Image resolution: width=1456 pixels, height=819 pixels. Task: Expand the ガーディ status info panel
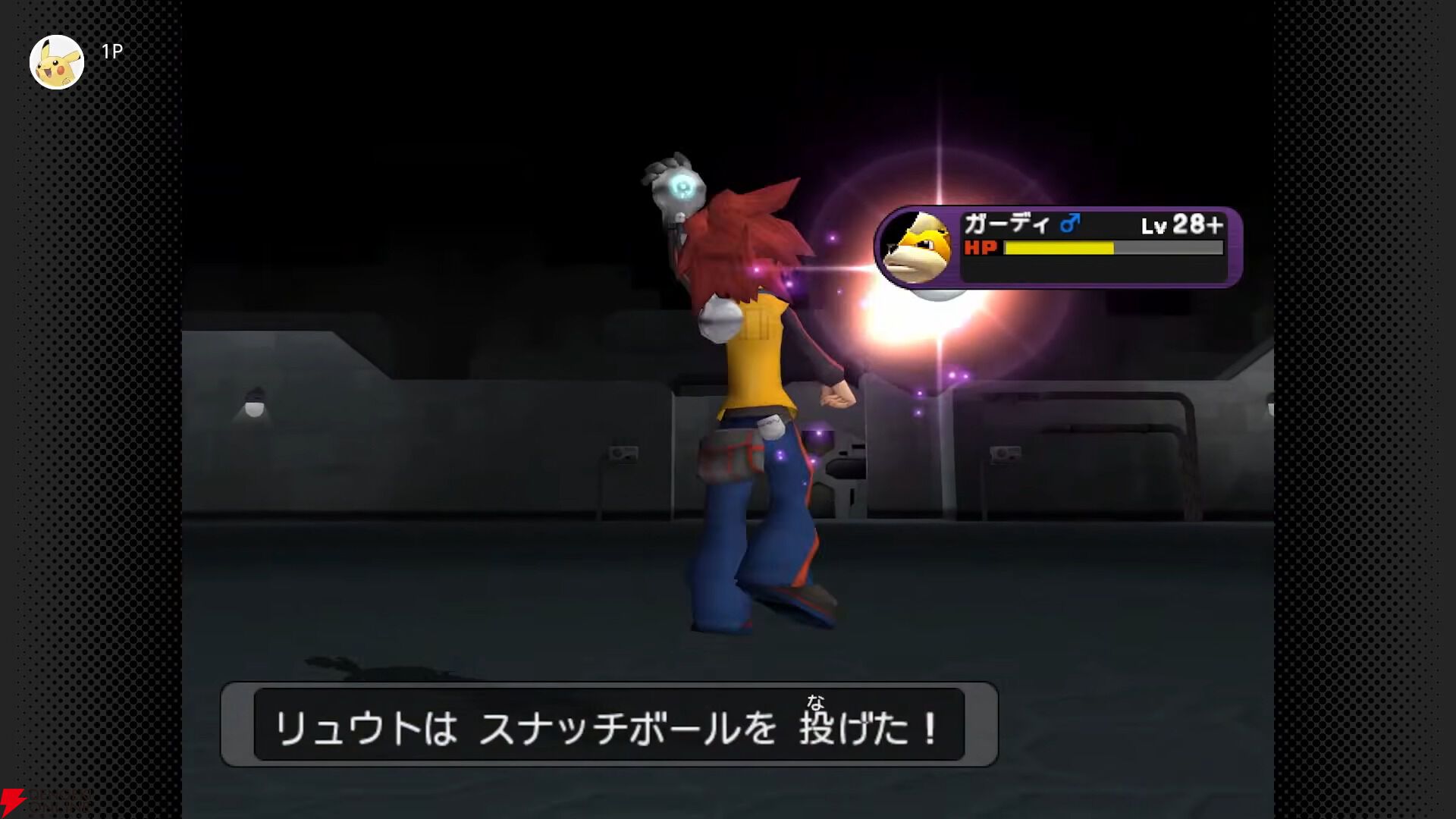coord(1092,246)
